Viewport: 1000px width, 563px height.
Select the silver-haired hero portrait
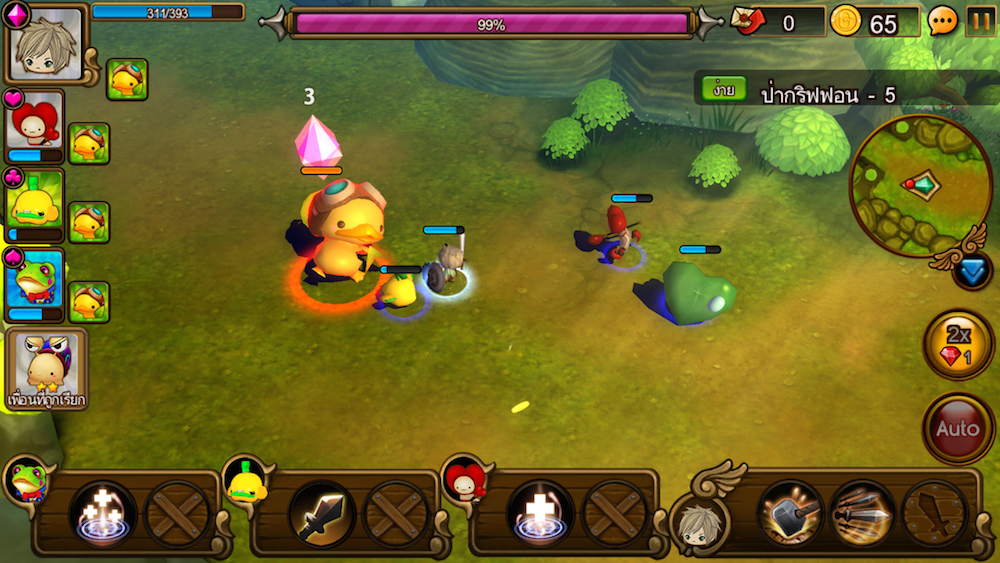46,45
